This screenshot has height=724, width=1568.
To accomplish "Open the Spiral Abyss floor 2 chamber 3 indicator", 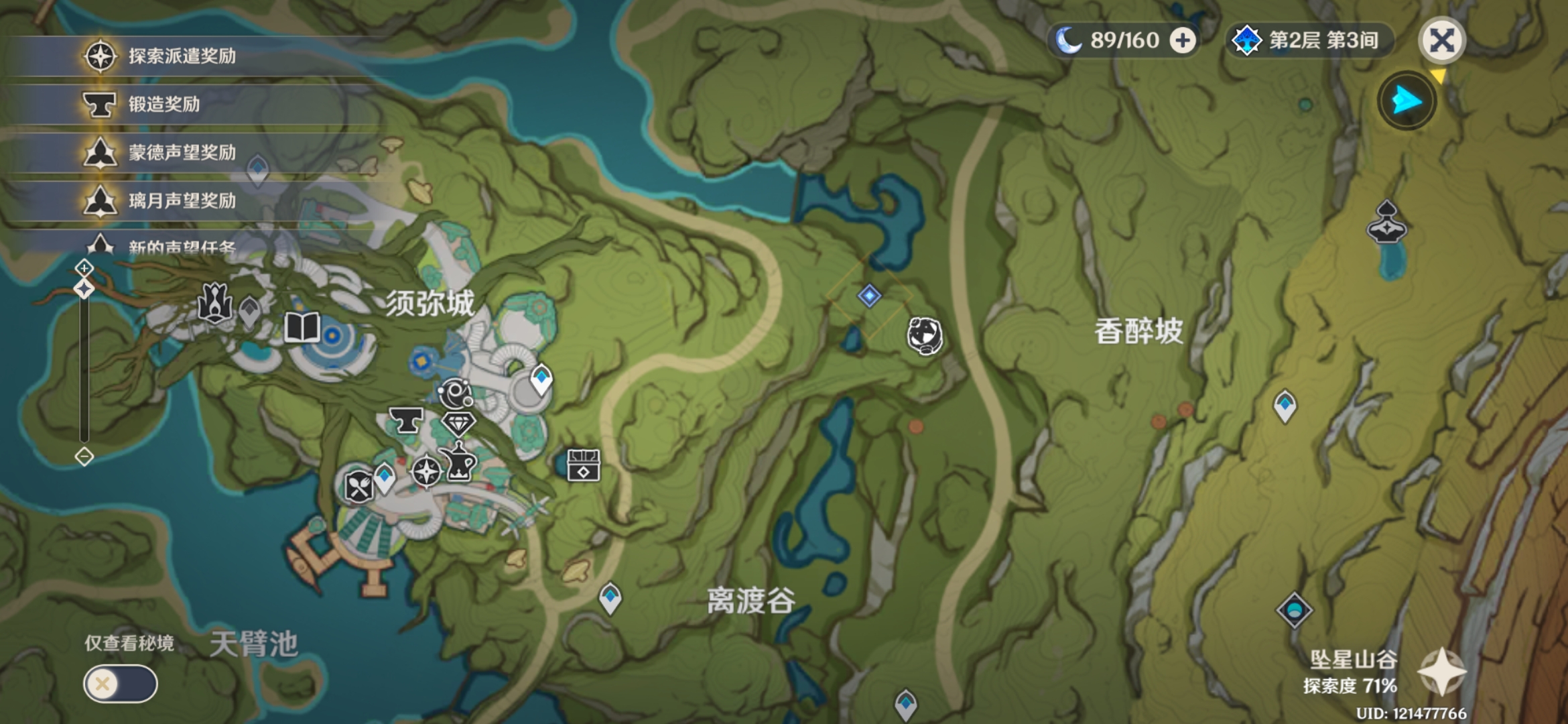I will tap(1310, 41).
